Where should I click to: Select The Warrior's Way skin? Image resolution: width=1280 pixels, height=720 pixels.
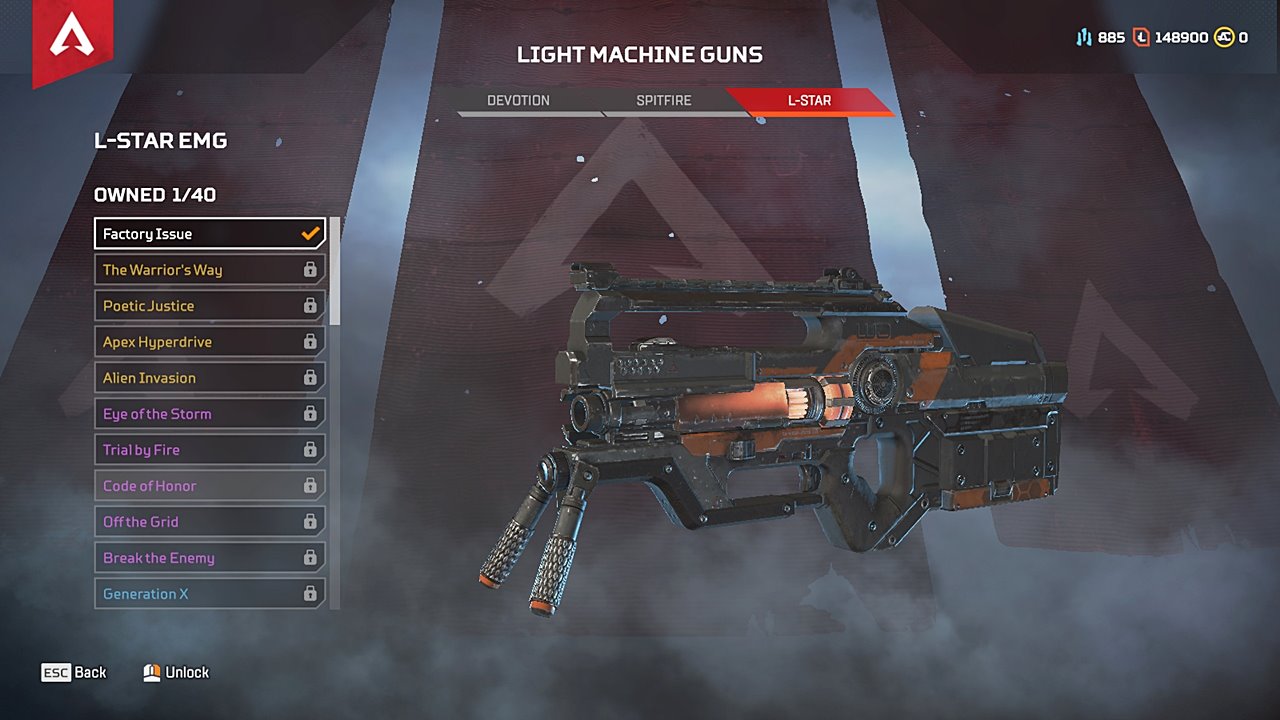pyautogui.click(x=210, y=270)
